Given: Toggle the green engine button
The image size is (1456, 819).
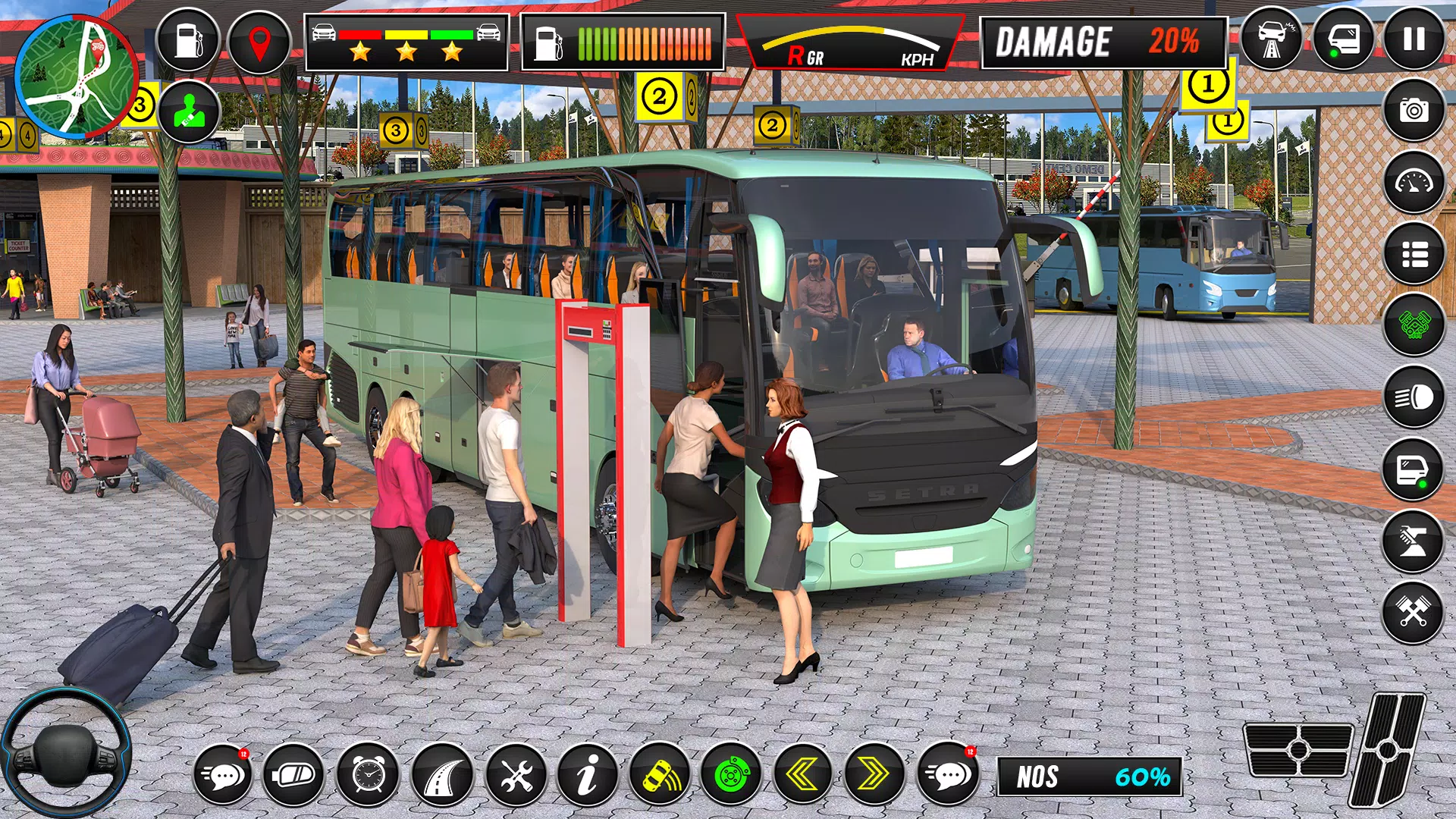Looking at the screenshot, I should click(x=1414, y=325).
